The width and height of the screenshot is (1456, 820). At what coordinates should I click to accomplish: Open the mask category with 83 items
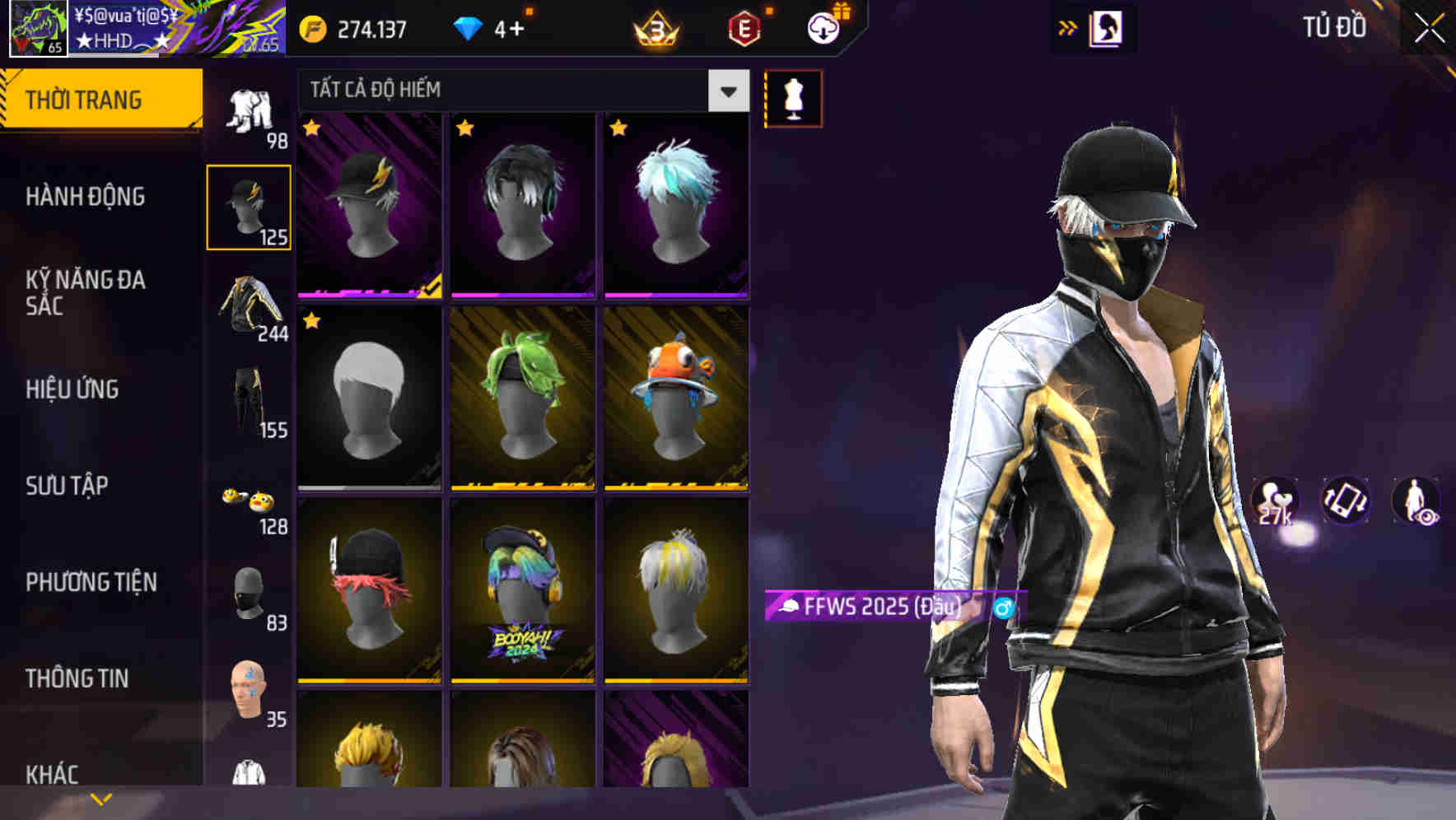point(250,595)
